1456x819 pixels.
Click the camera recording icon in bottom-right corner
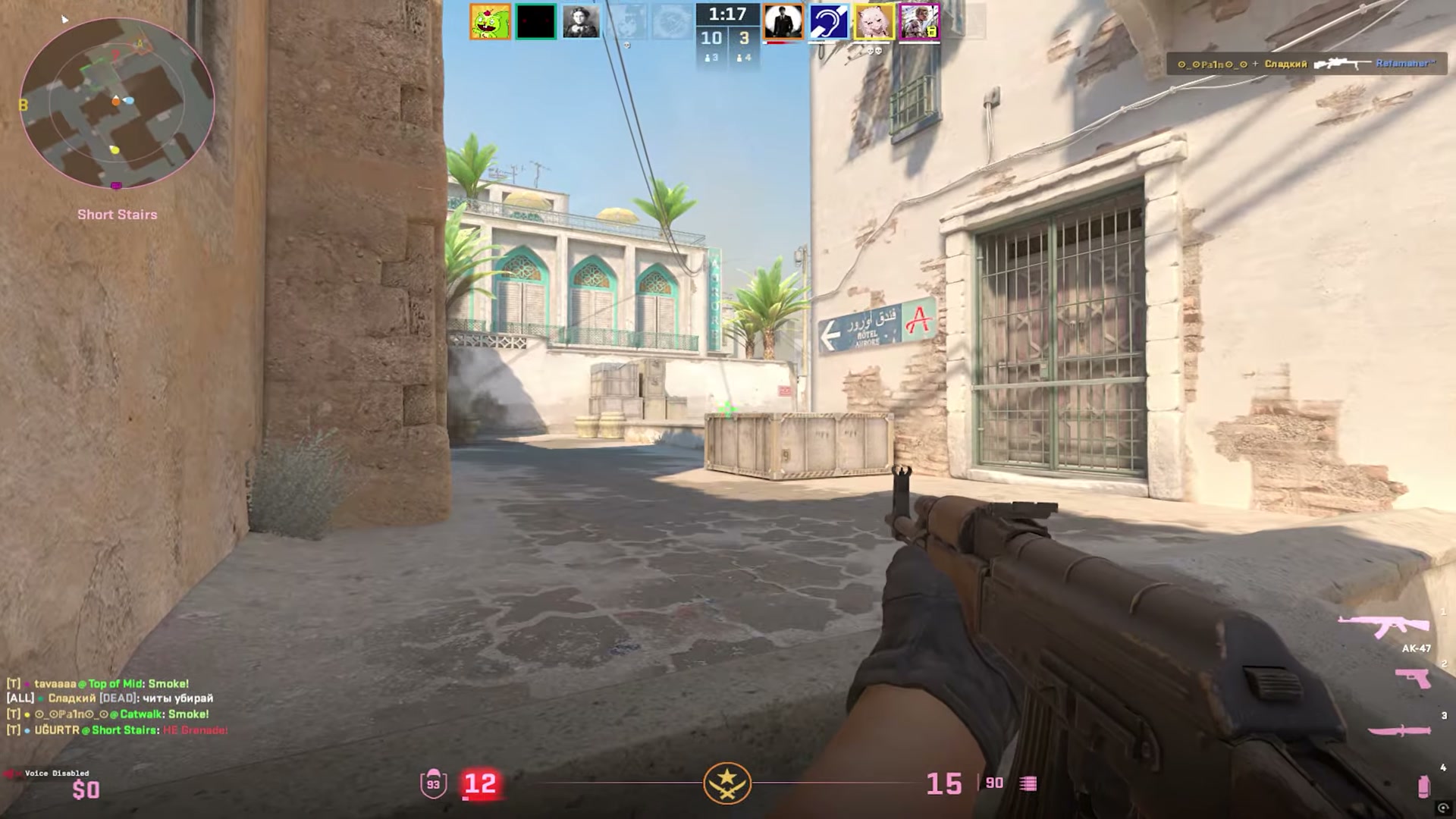1443,808
